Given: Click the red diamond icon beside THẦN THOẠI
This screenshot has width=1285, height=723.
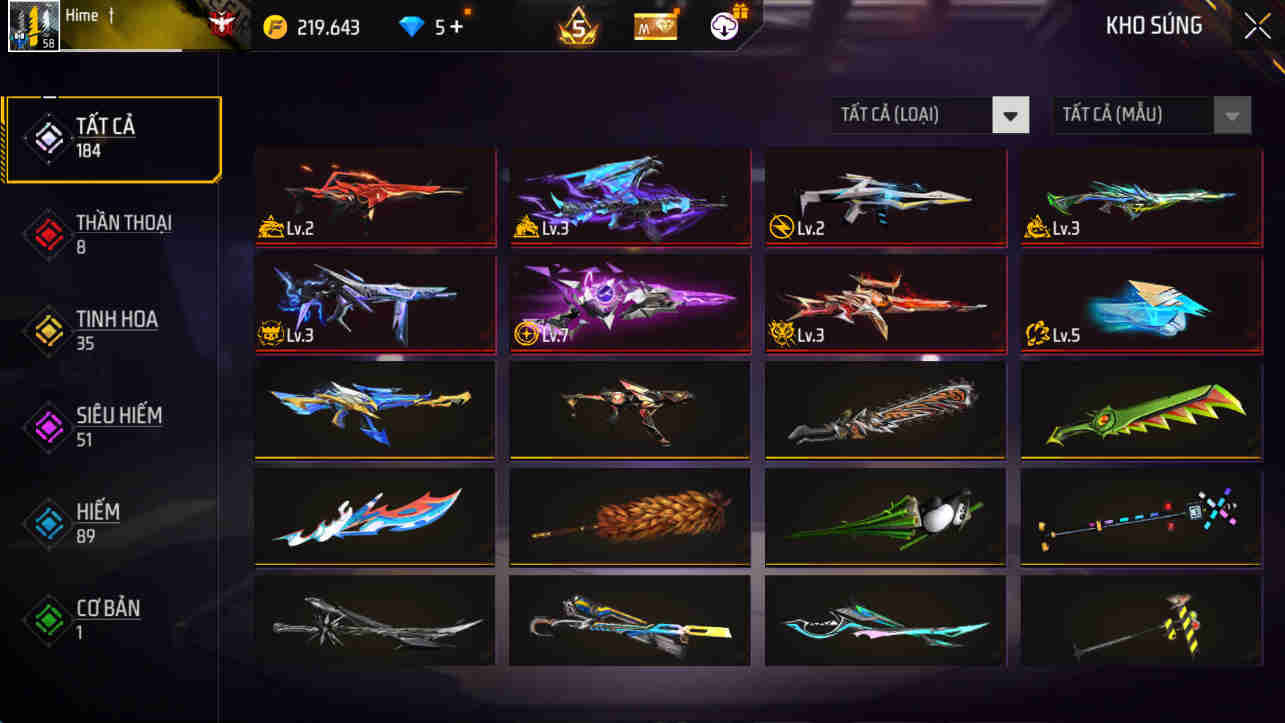Looking at the screenshot, I should 46,232.
